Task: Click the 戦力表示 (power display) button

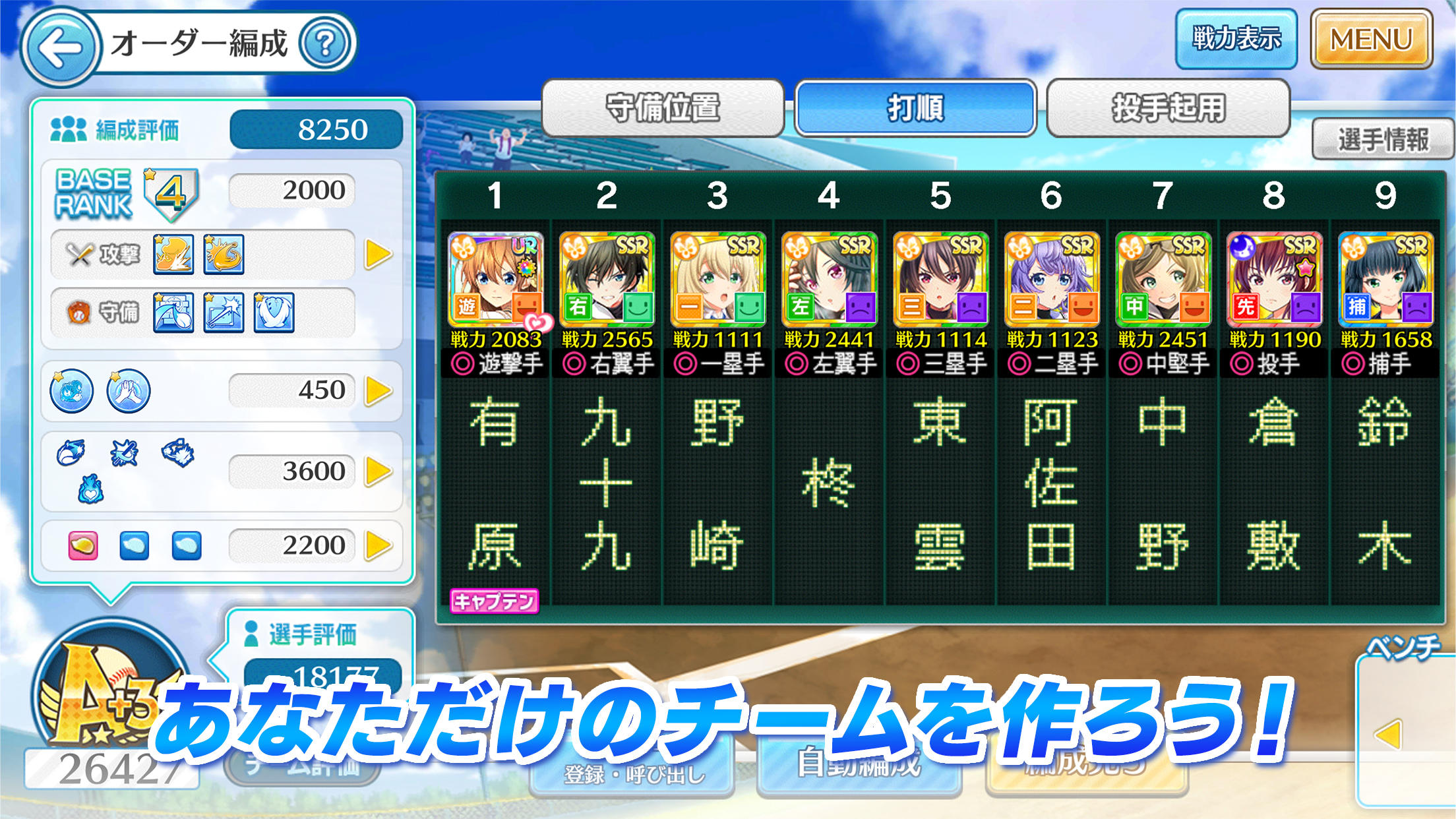Action: tap(1234, 39)
